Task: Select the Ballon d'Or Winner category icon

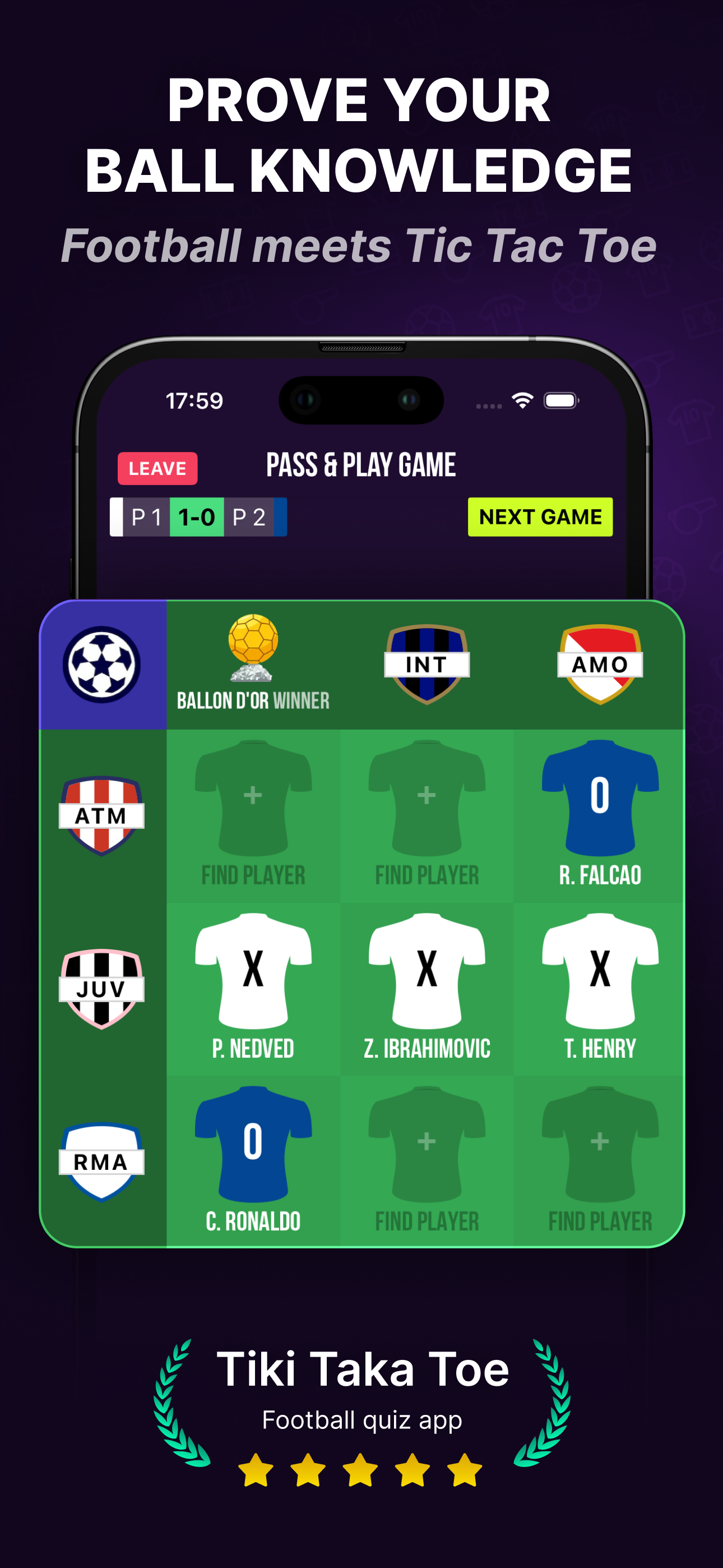Action: [x=252, y=651]
